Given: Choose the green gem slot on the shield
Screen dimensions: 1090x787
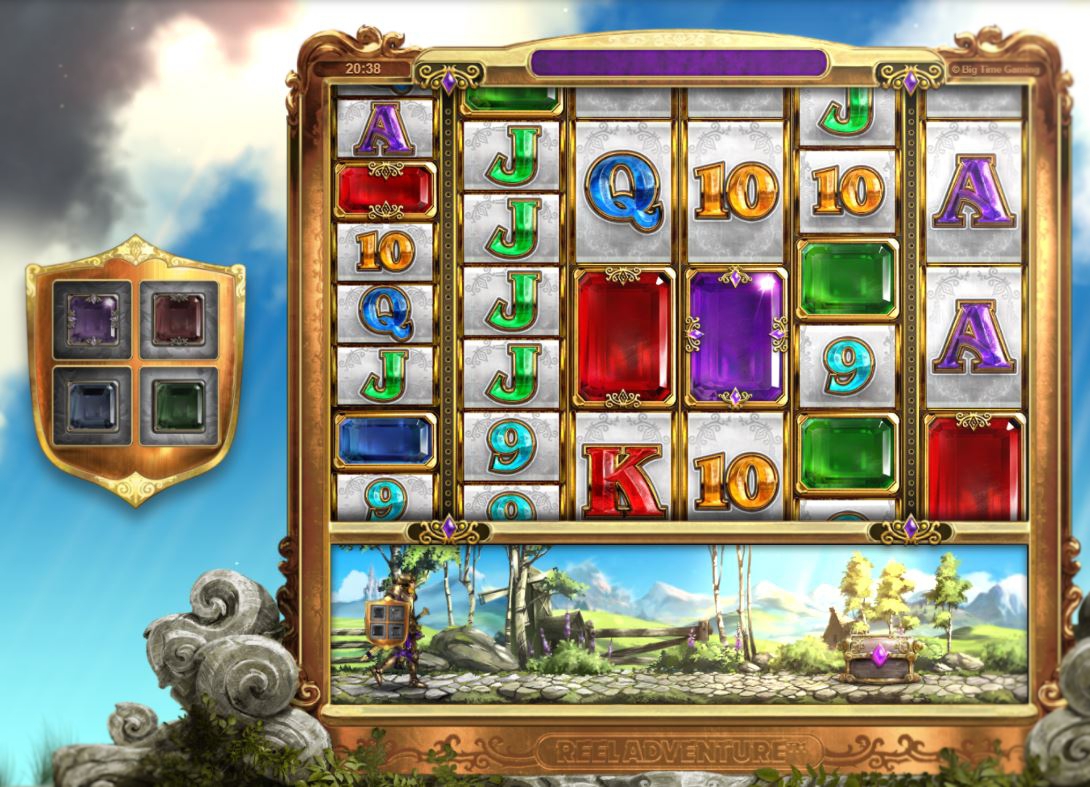Looking at the screenshot, I should pyautogui.click(x=178, y=405).
